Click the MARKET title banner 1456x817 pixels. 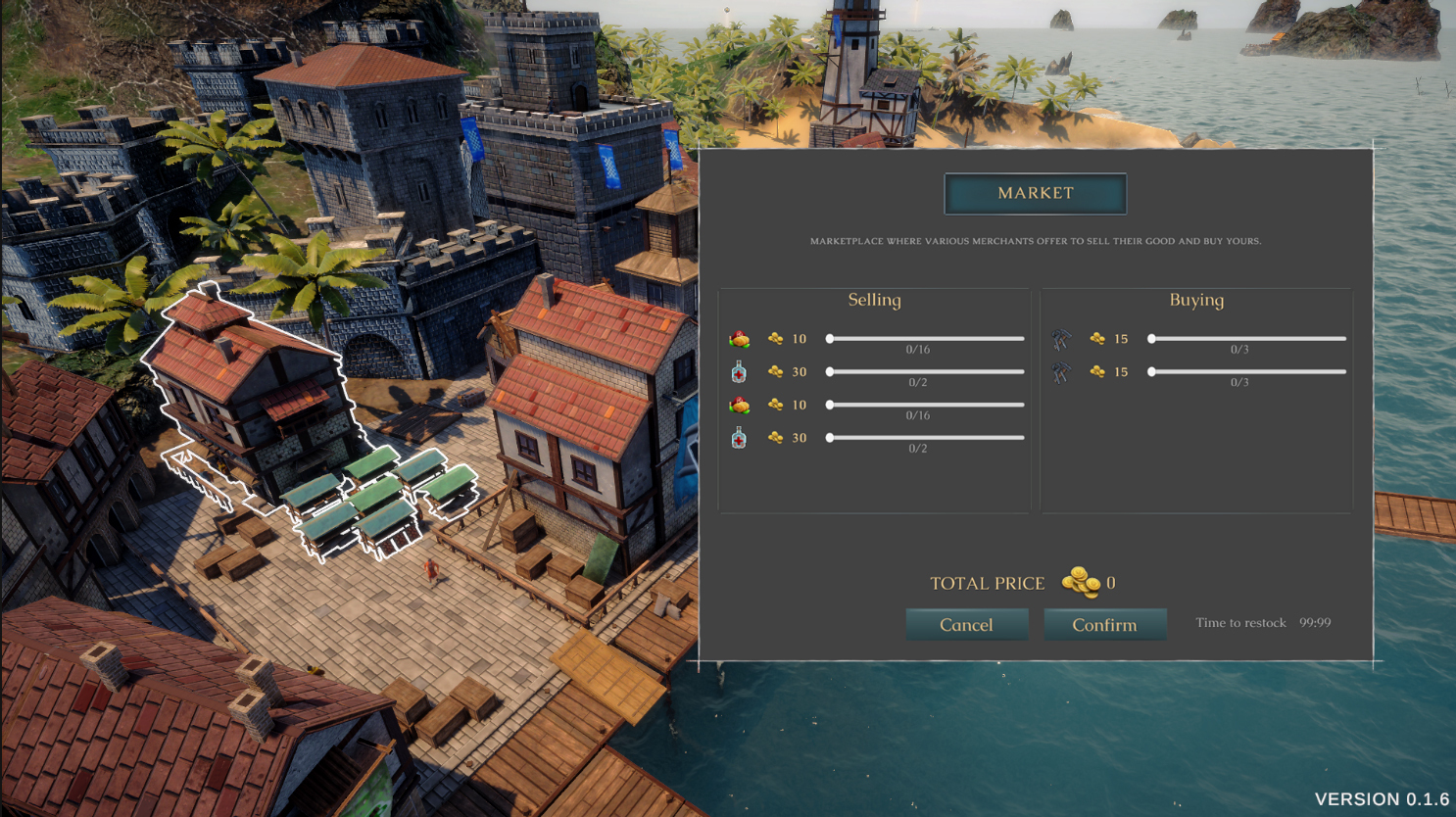coord(1035,193)
